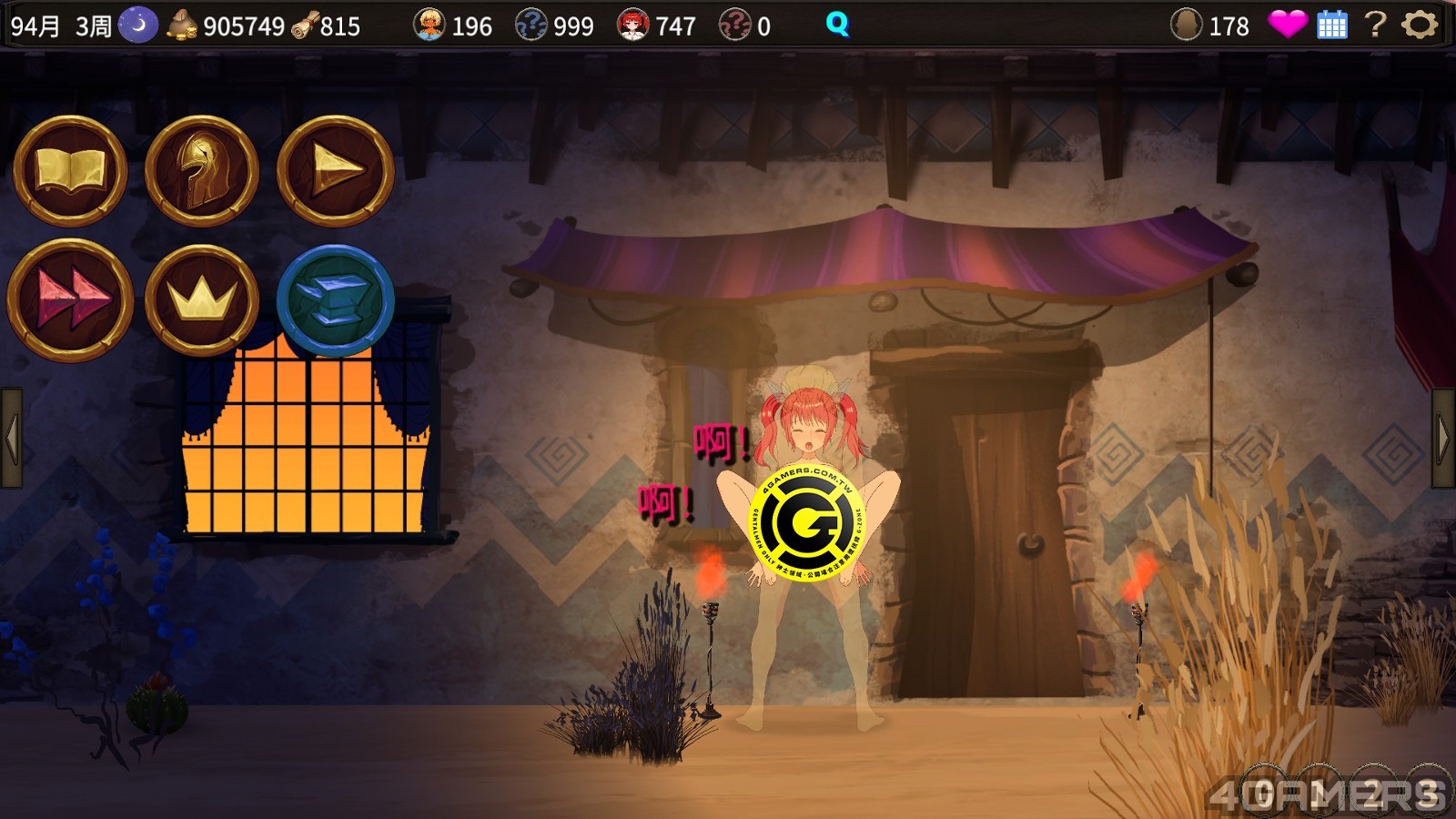Open the golden book button
This screenshot has height=819, width=1456.
[x=70, y=170]
